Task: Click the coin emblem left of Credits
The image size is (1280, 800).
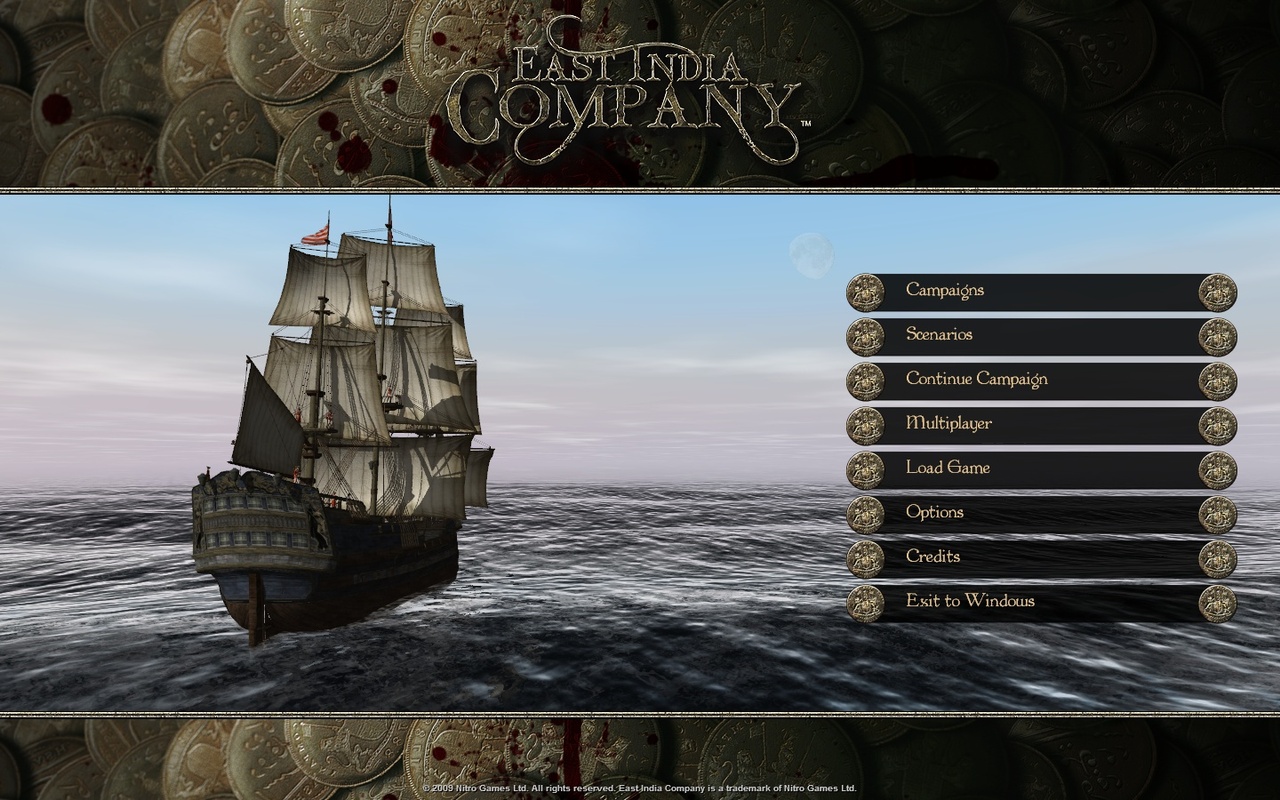Action: (x=864, y=556)
